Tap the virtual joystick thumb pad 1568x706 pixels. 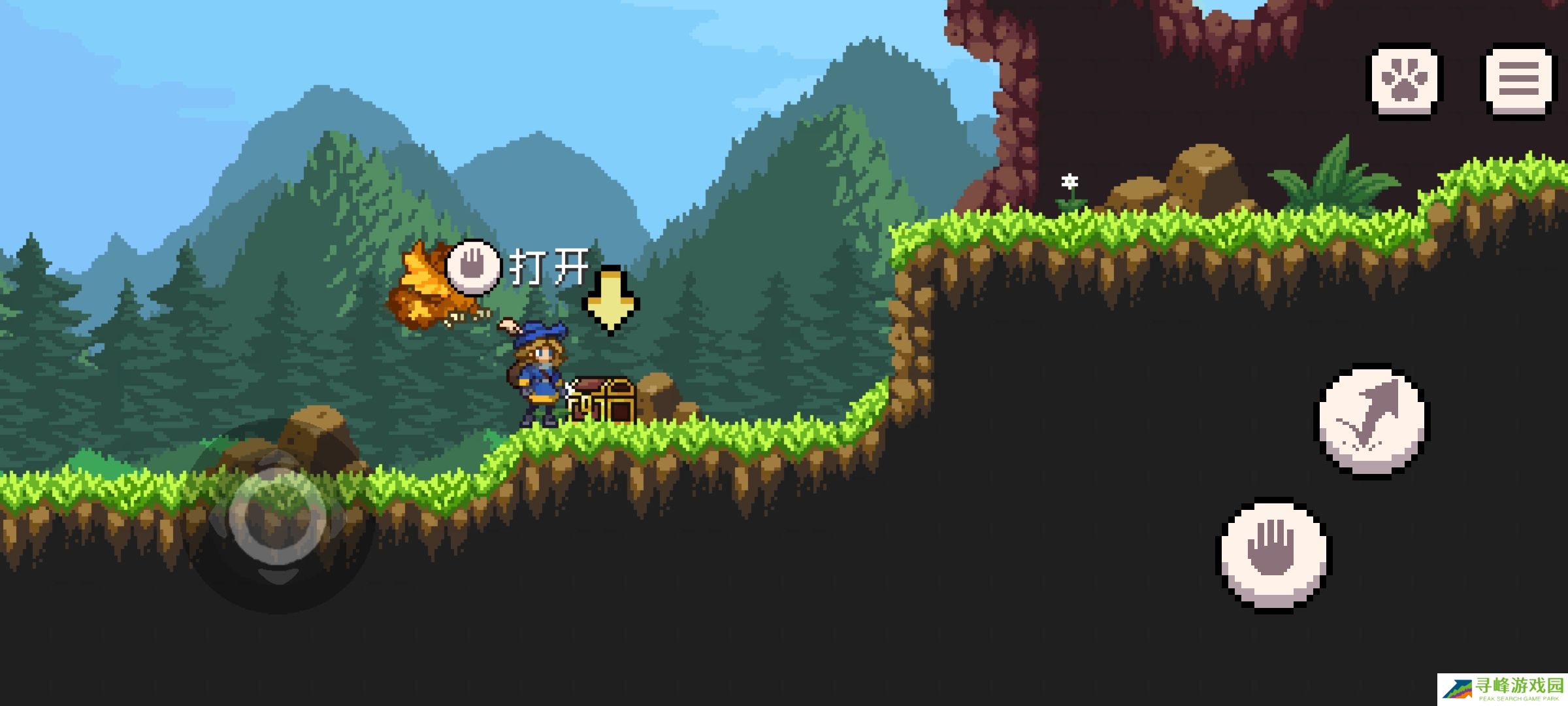click(x=278, y=516)
